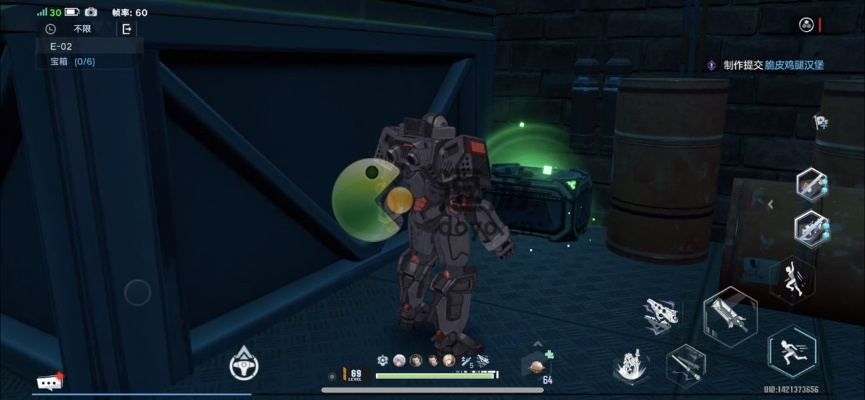The width and height of the screenshot is (865, 400).
Task: Trigger the burst discharge skill icon
Action: (631, 366)
